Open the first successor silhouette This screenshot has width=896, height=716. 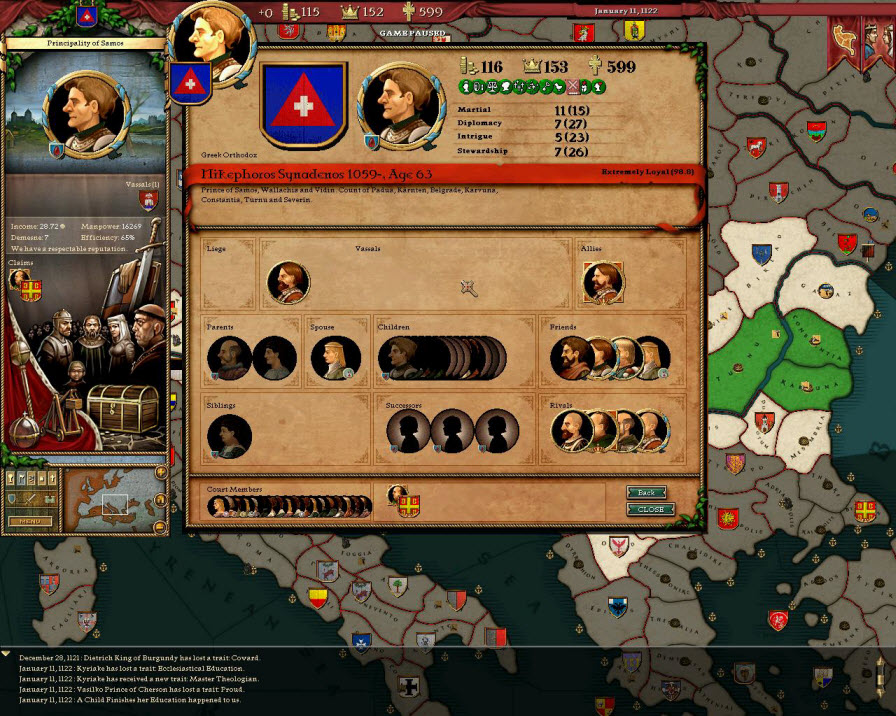click(408, 432)
